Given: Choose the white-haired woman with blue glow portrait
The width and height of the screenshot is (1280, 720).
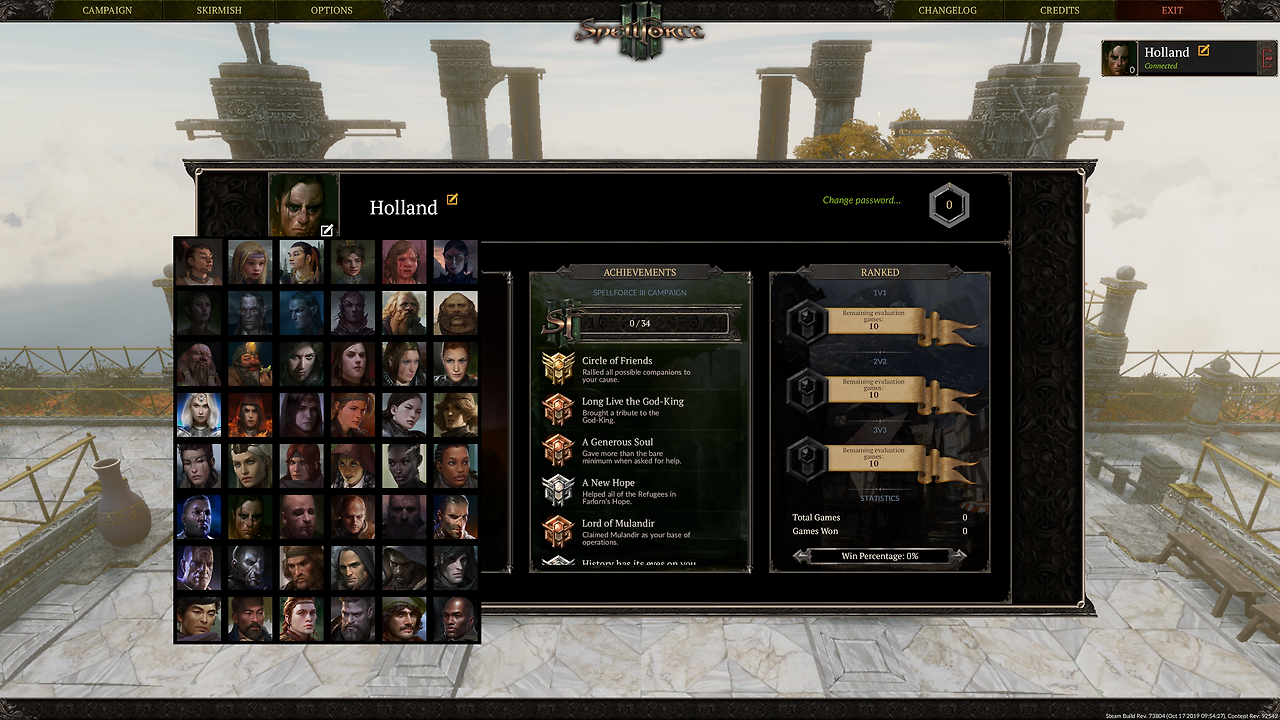Looking at the screenshot, I should (x=199, y=415).
